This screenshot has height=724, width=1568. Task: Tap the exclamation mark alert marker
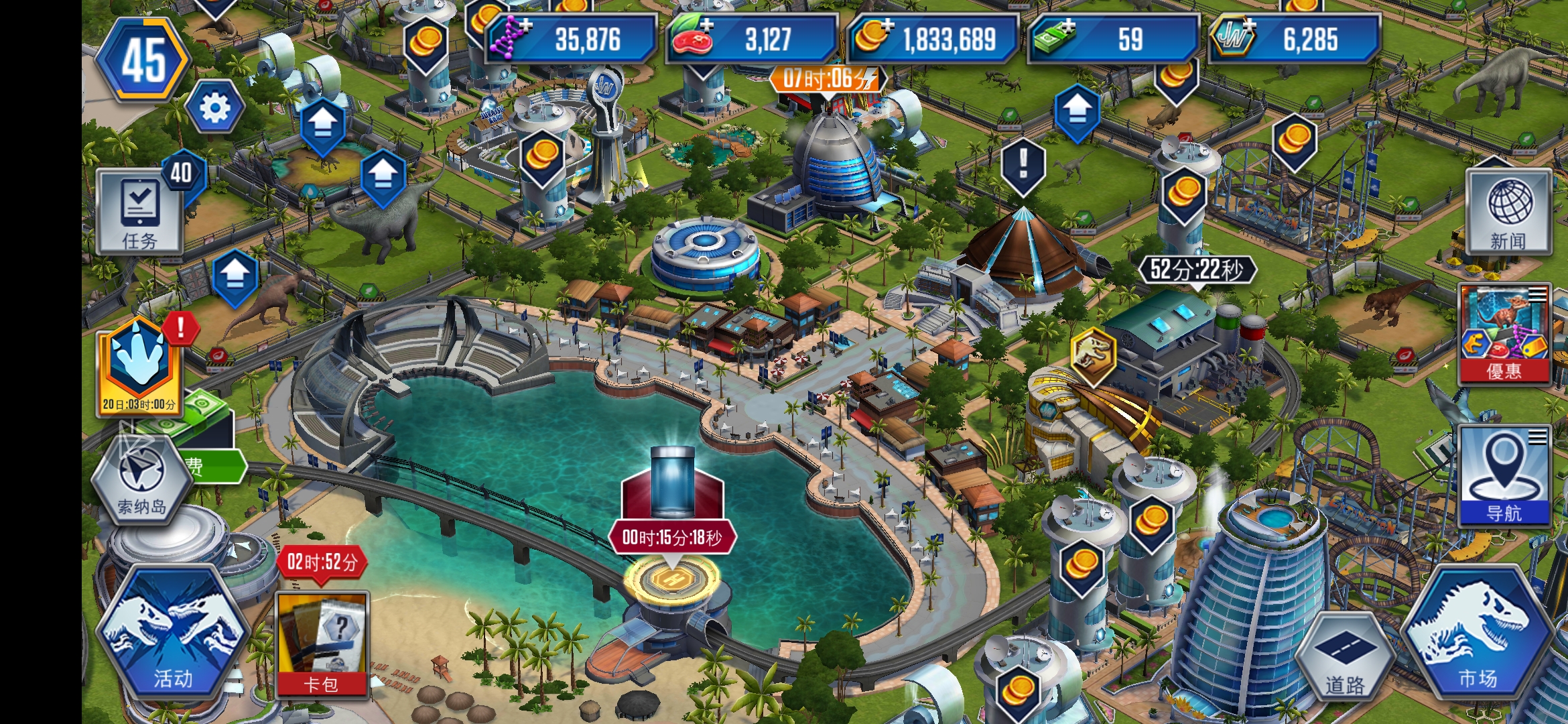pyautogui.click(x=1023, y=166)
